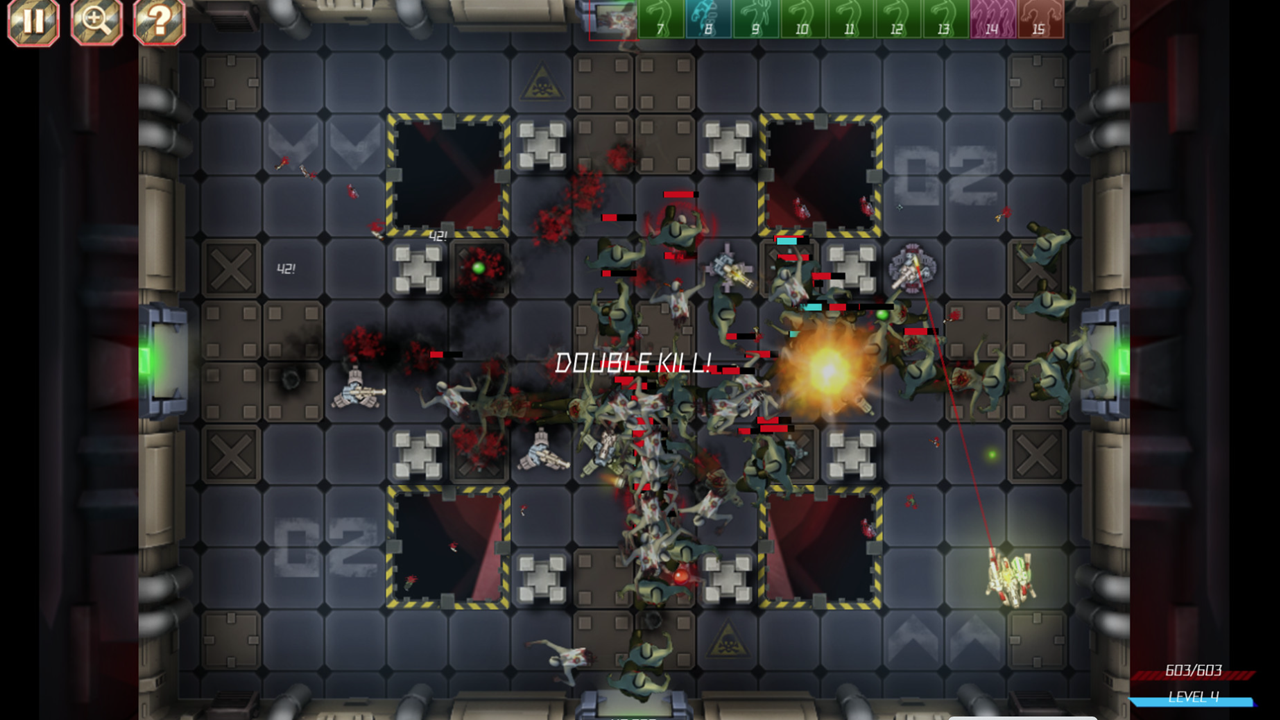The height and width of the screenshot is (720, 1280).
Task: Choose wave 9 in the wave tracker
Action: coord(756,19)
